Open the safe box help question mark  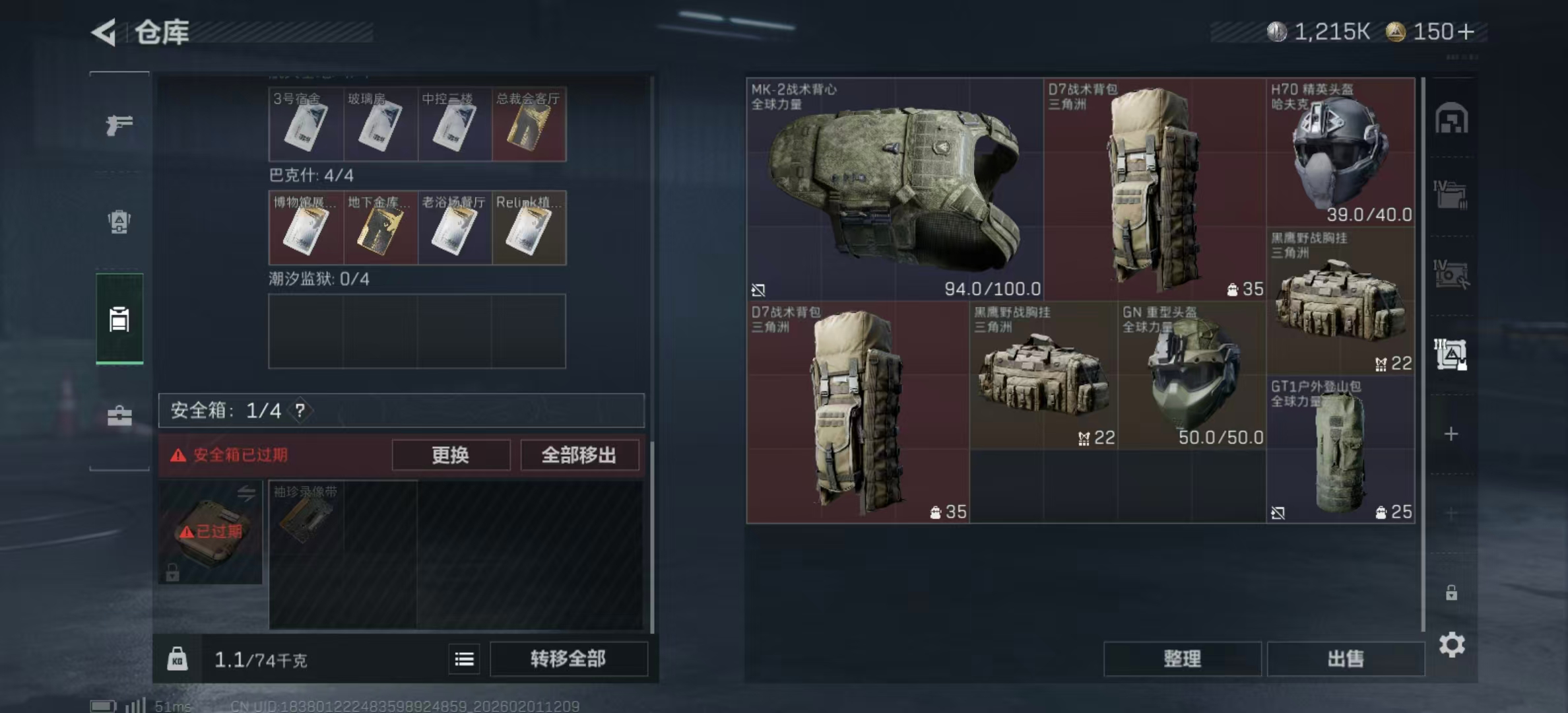tap(301, 410)
